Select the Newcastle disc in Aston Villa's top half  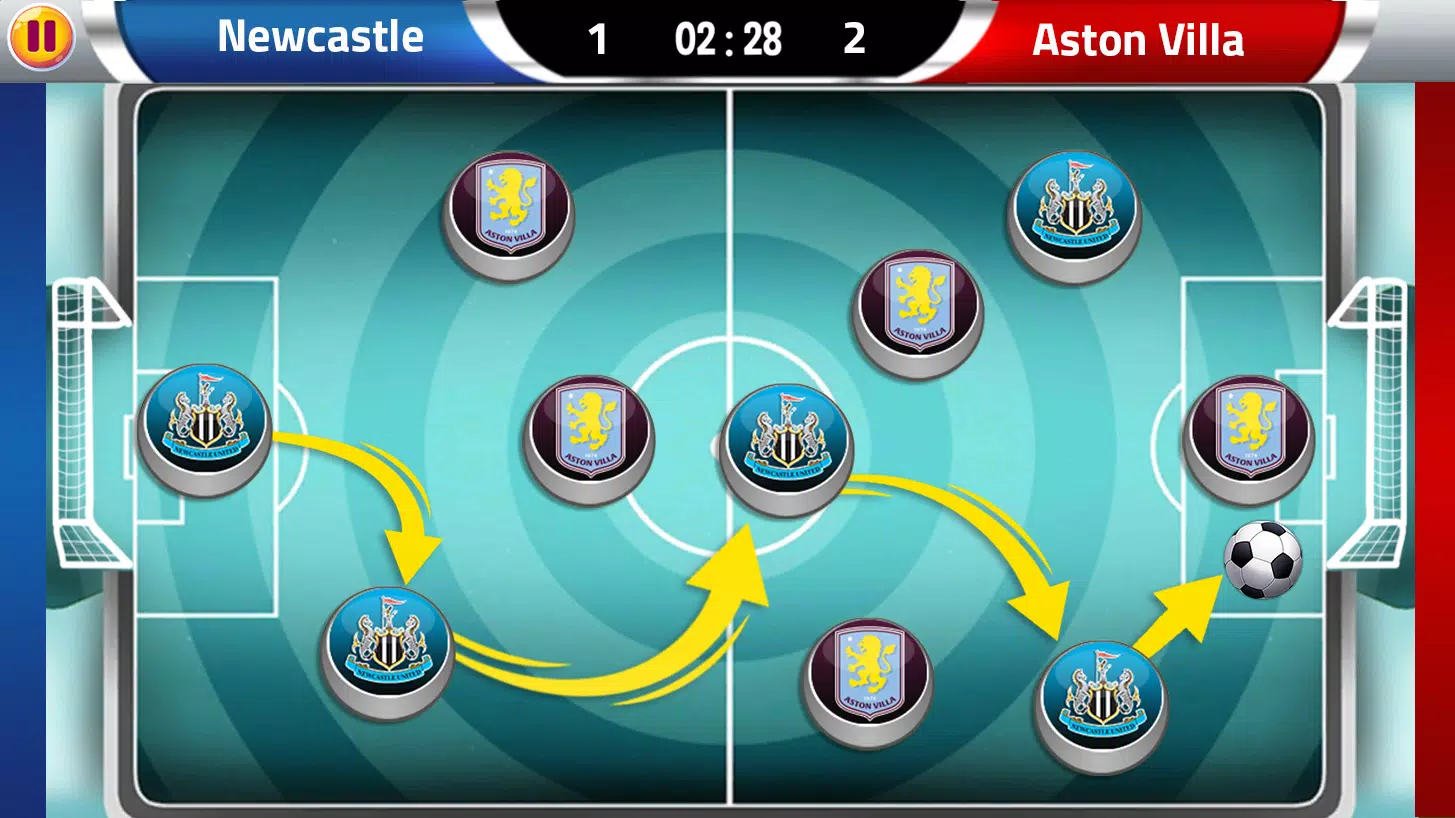point(1075,207)
